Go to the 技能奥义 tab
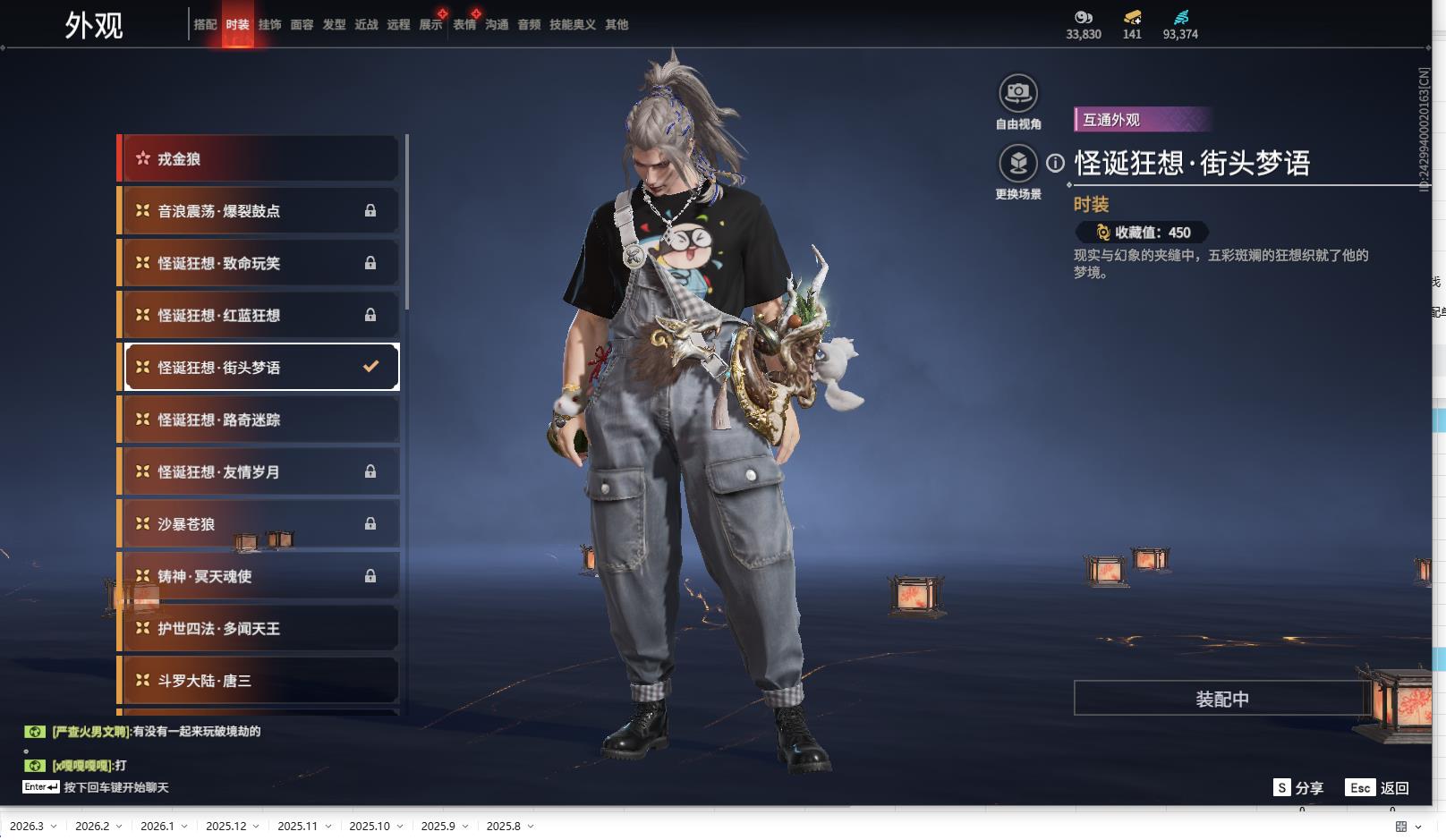The height and width of the screenshot is (840, 1446). click(x=572, y=25)
